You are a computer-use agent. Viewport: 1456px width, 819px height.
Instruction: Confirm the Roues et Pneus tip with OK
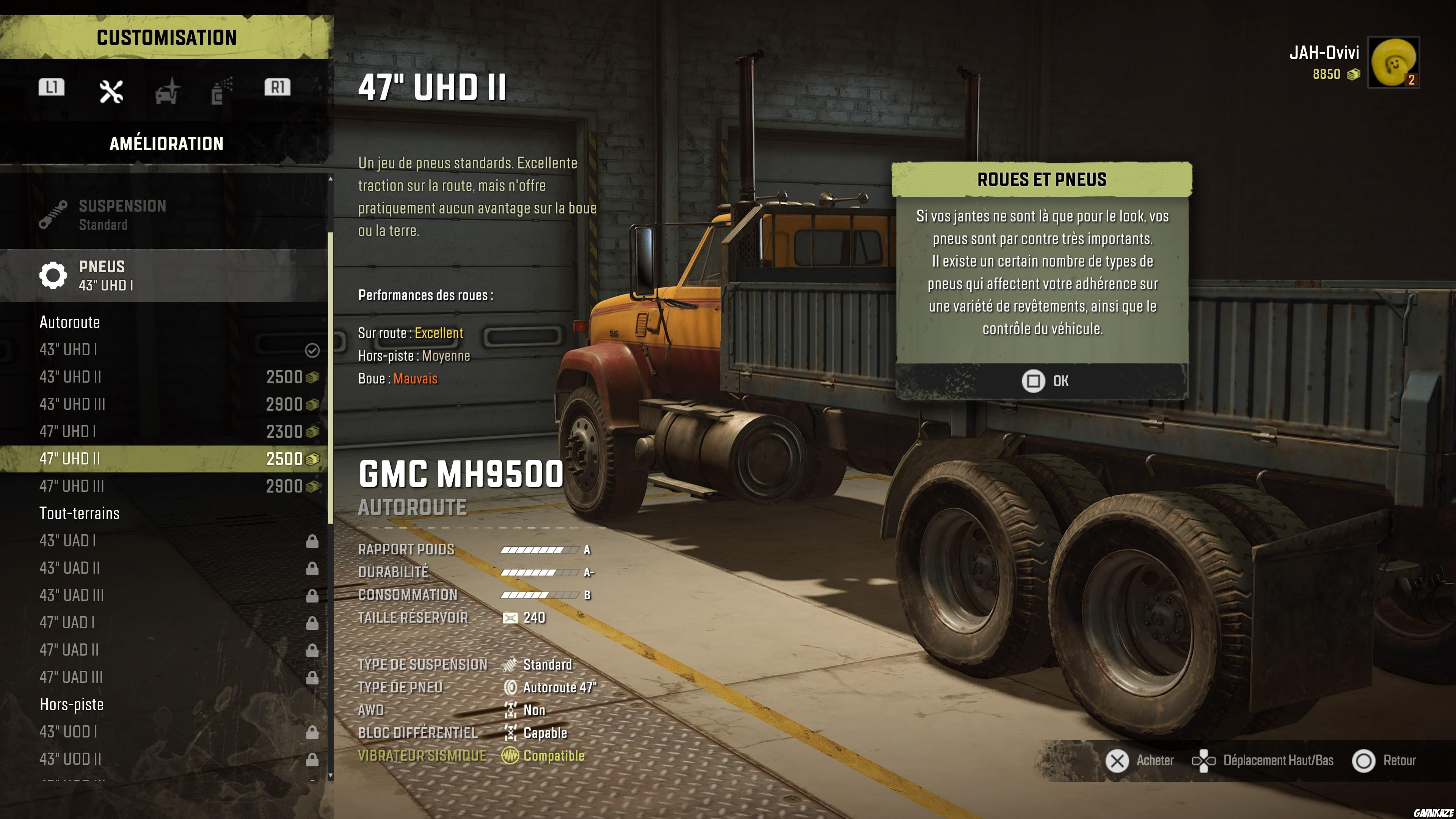[1043, 381]
